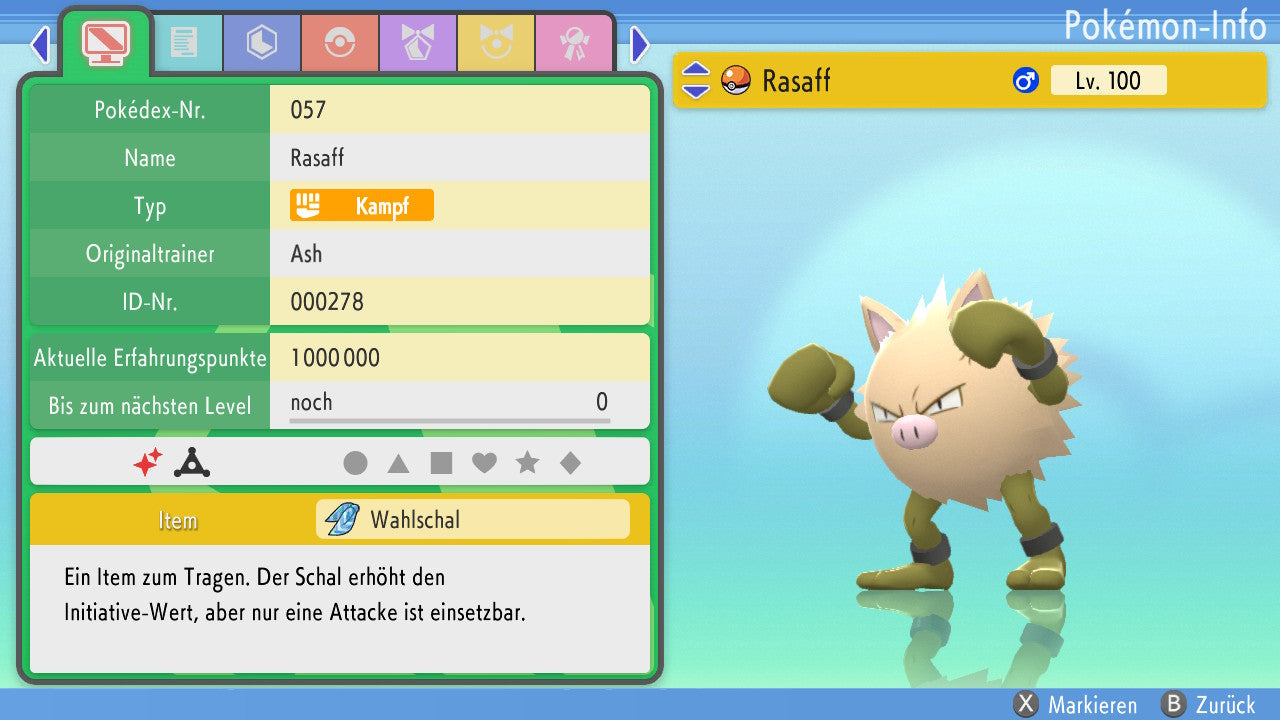
Task: Show the red Poké Ball moves tab
Action: pyautogui.click(x=340, y=43)
